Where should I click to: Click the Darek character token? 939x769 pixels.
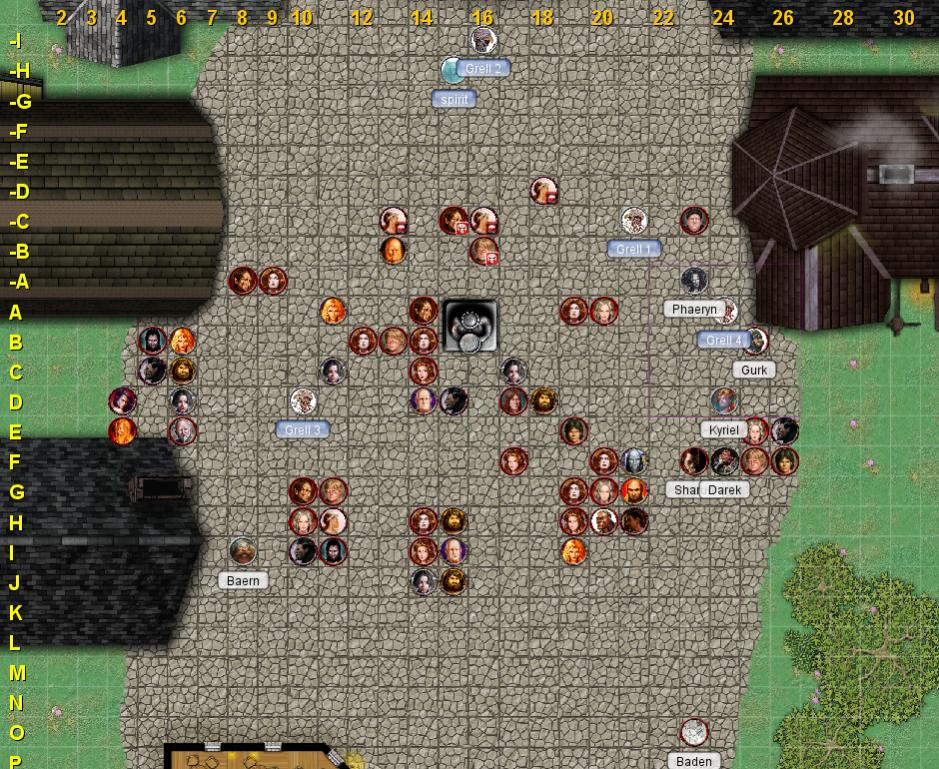tap(724, 461)
